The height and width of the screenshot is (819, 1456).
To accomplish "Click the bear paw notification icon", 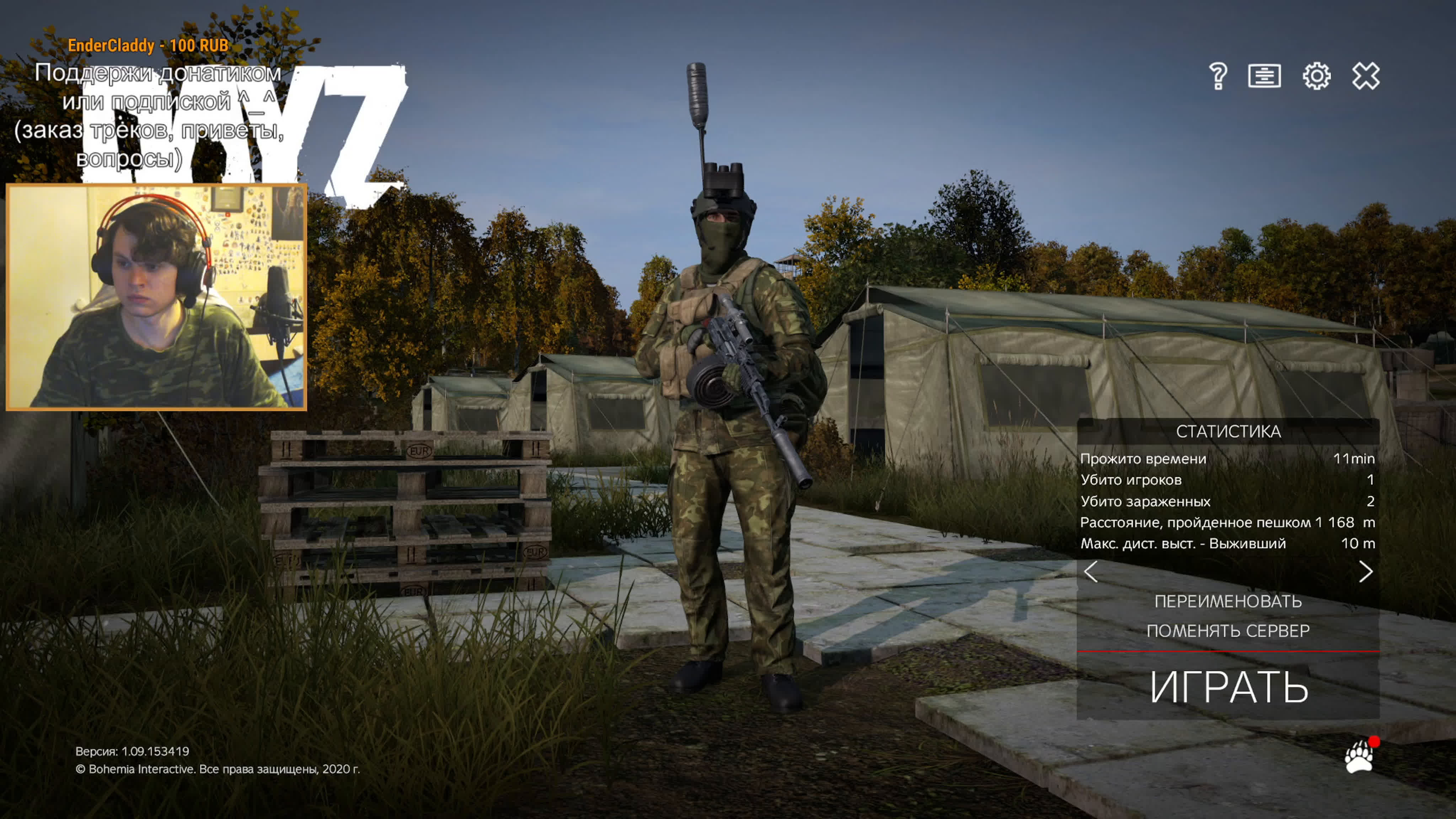I will (x=1359, y=756).
